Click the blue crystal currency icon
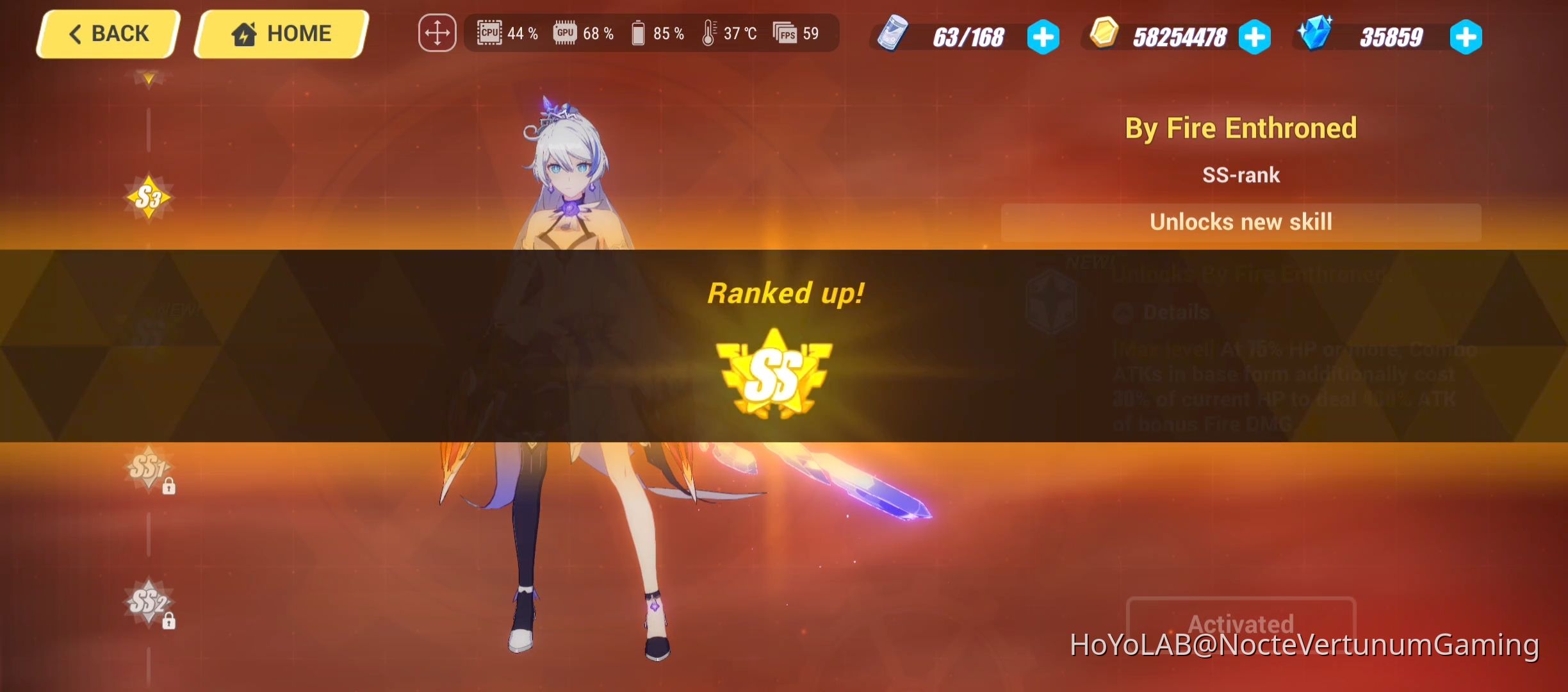Screen dimensions: 1568x692 click(1316, 35)
